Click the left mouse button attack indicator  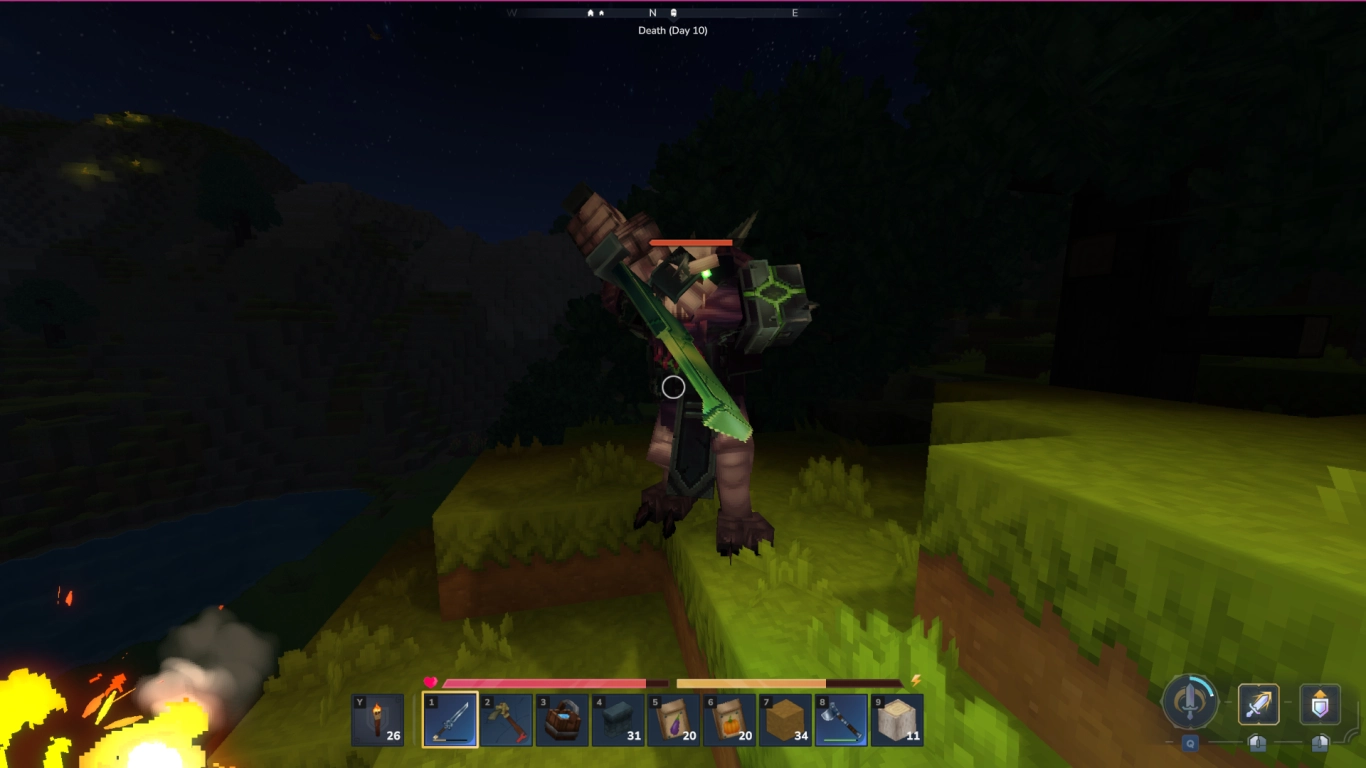[x=1256, y=743]
